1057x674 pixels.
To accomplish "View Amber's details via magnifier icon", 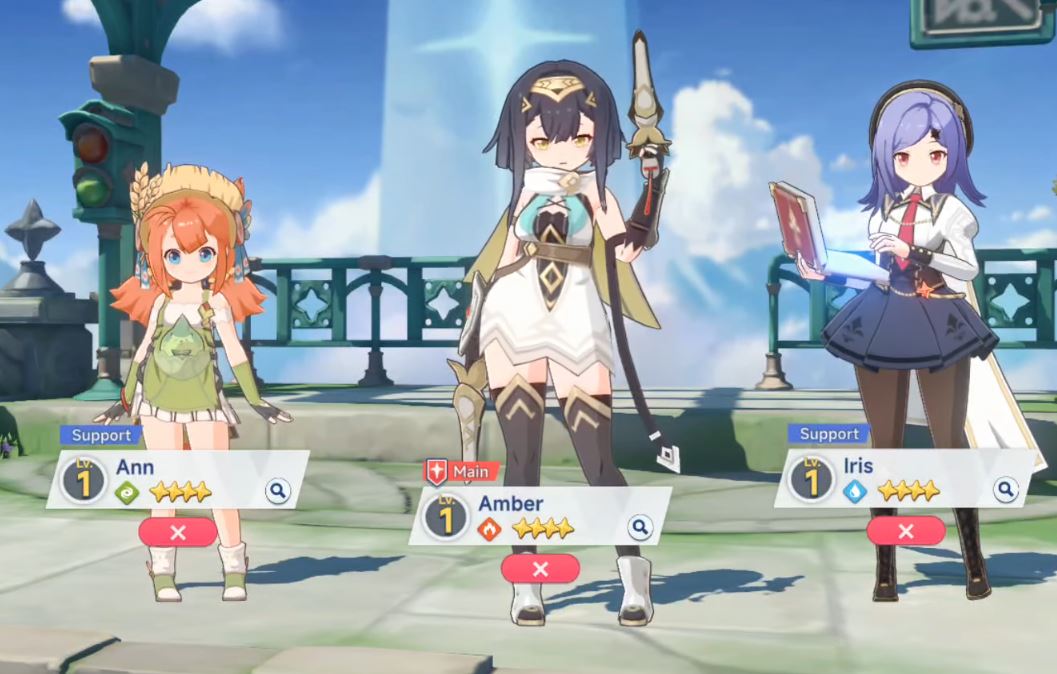I will pyautogui.click(x=640, y=527).
